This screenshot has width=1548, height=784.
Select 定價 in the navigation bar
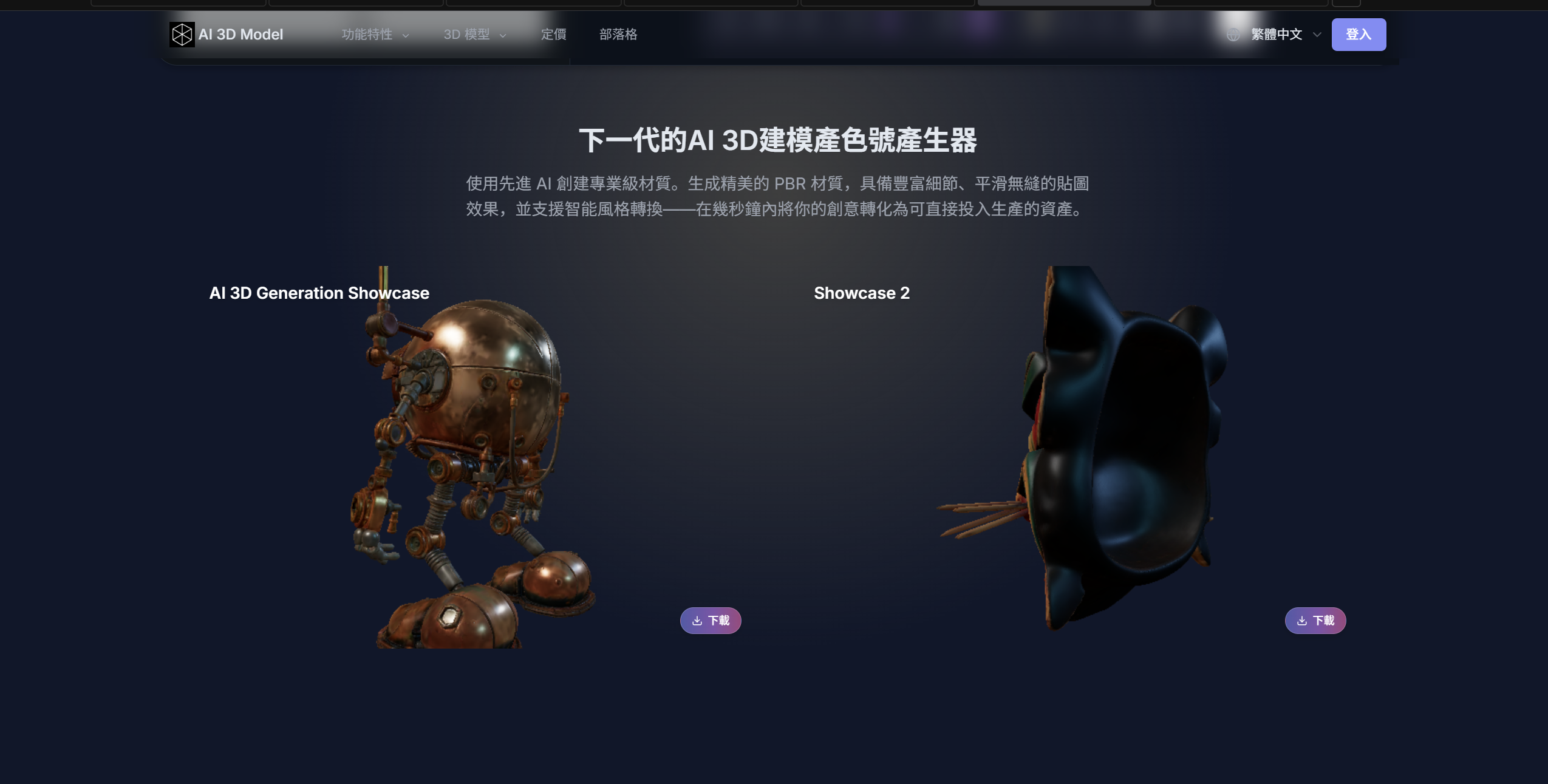(554, 34)
